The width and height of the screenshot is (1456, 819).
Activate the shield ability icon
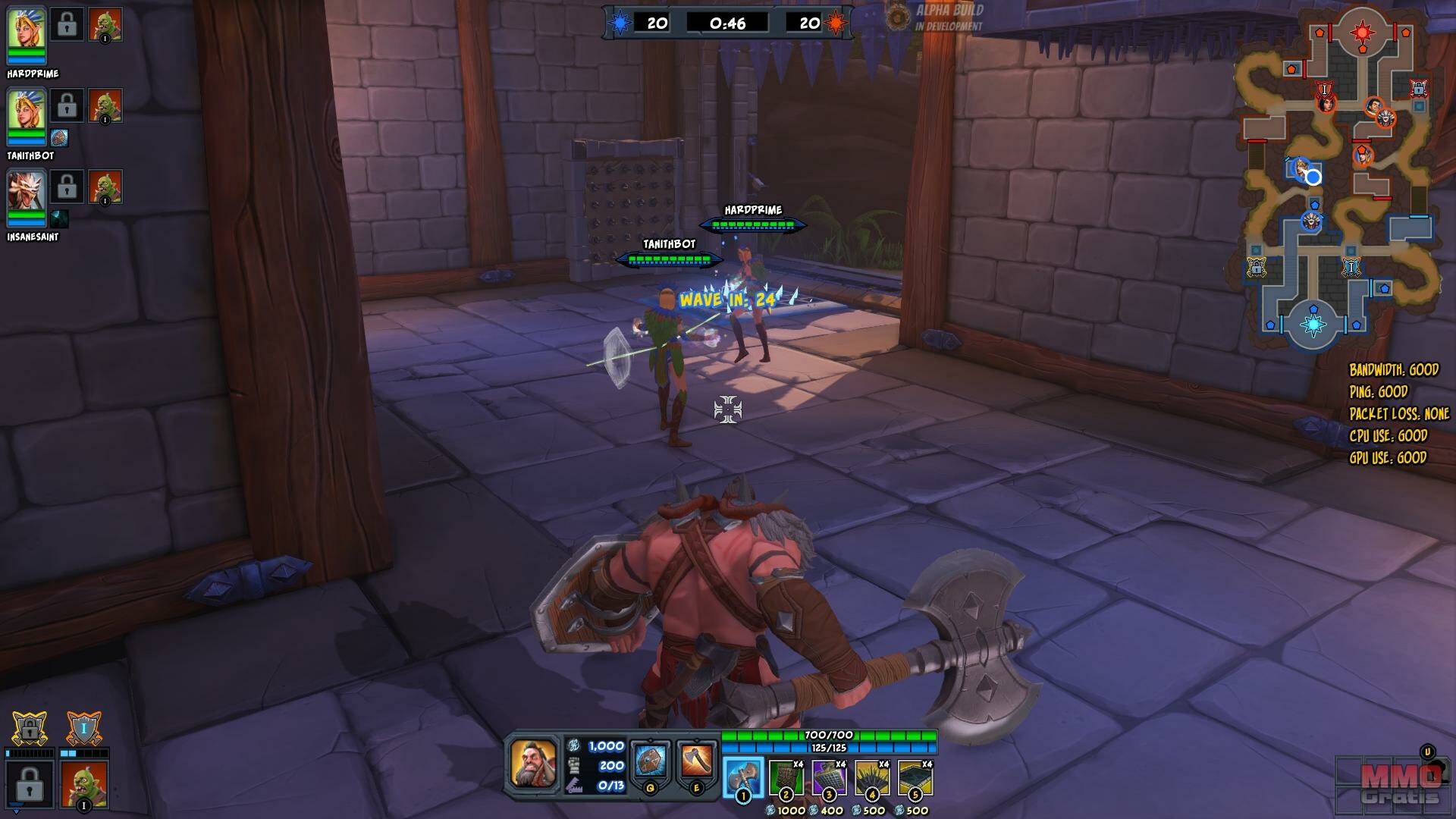coord(651,762)
